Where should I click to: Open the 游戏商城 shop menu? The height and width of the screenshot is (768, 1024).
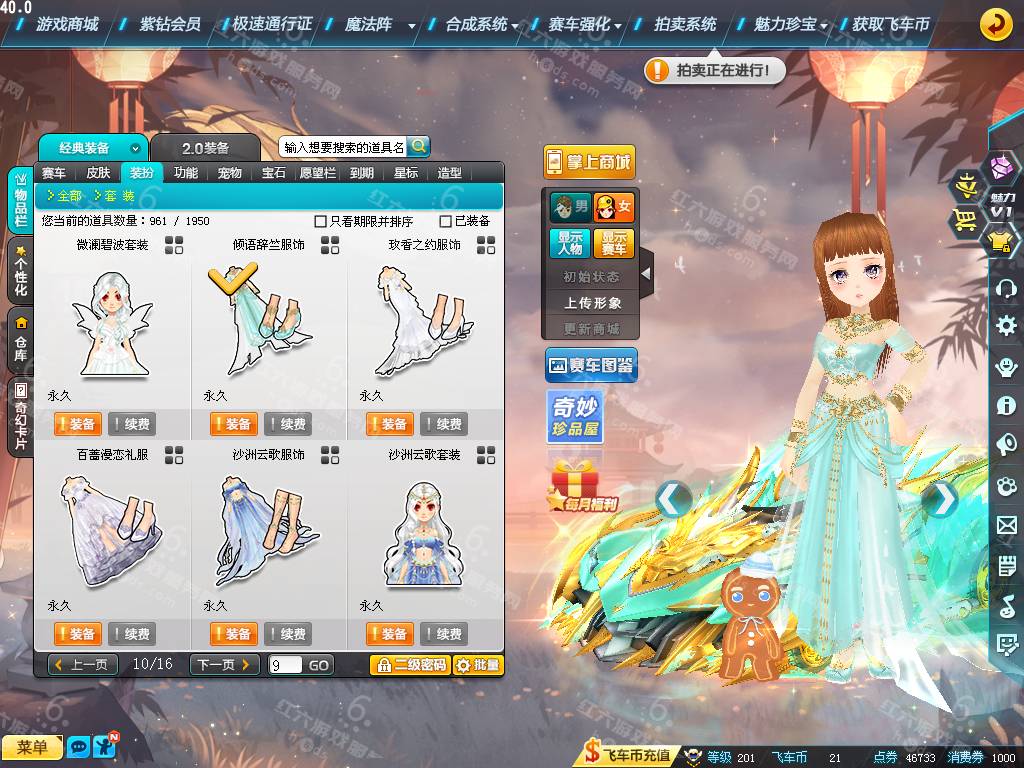(67, 24)
